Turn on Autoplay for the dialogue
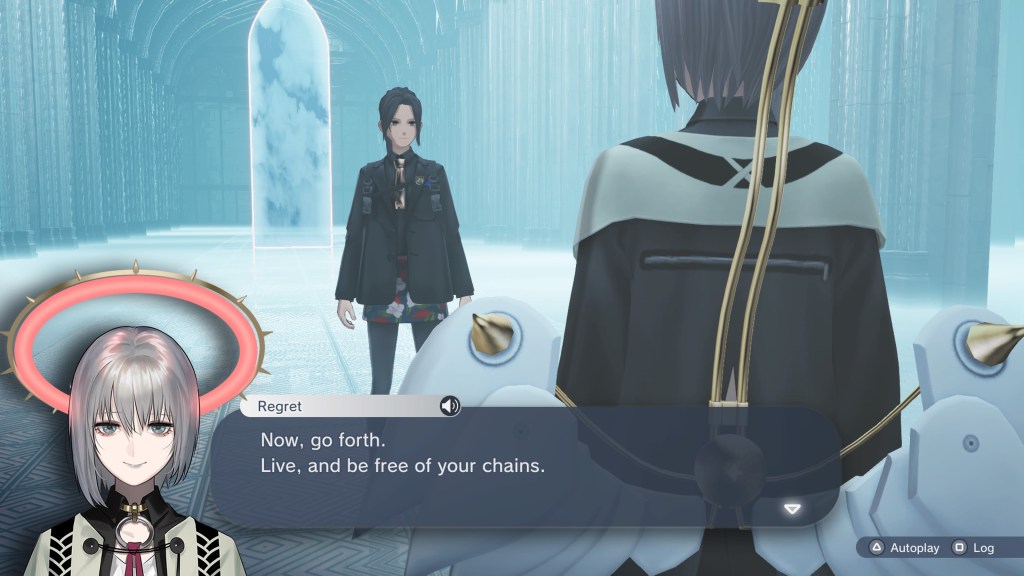 coord(905,548)
